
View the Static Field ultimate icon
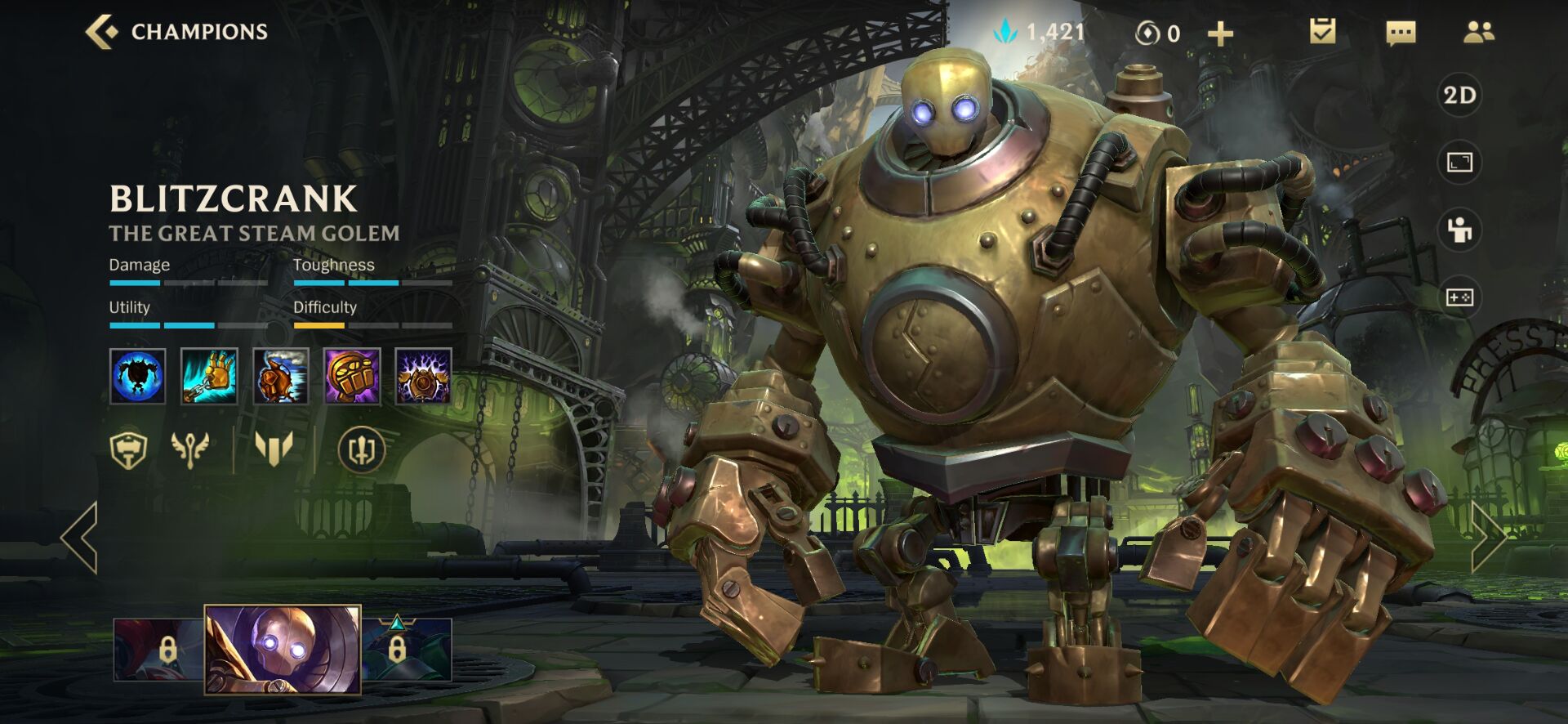(423, 376)
